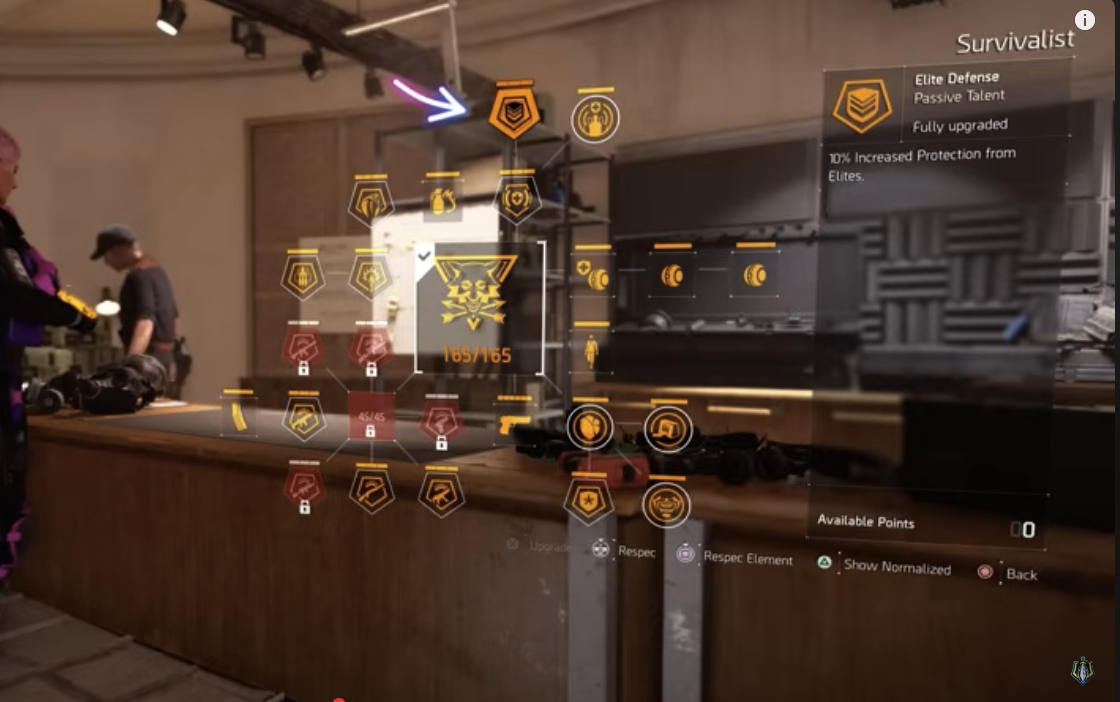Image resolution: width=1120 pixels, height=702 pixels.
Task: Select the yellow standing figure node
Action: tap(591, 351)
